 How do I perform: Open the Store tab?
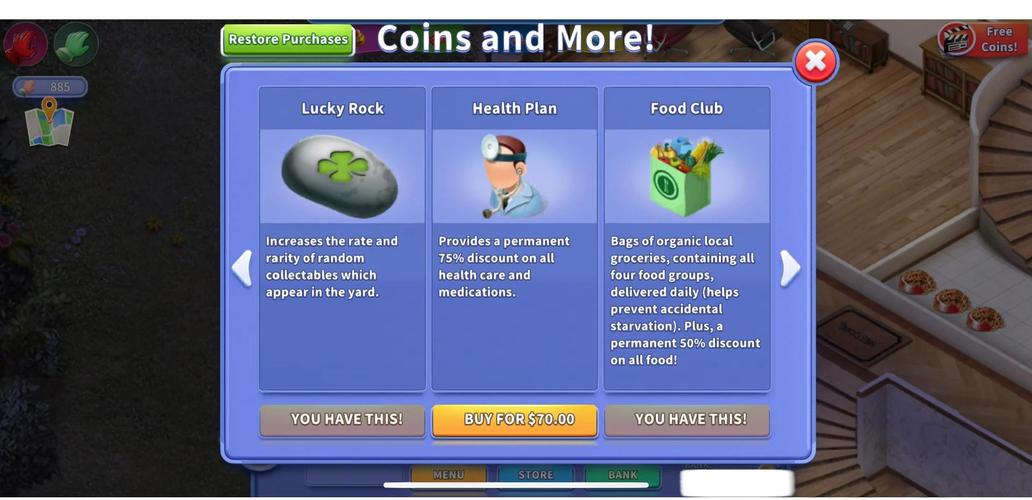[536, 475]
